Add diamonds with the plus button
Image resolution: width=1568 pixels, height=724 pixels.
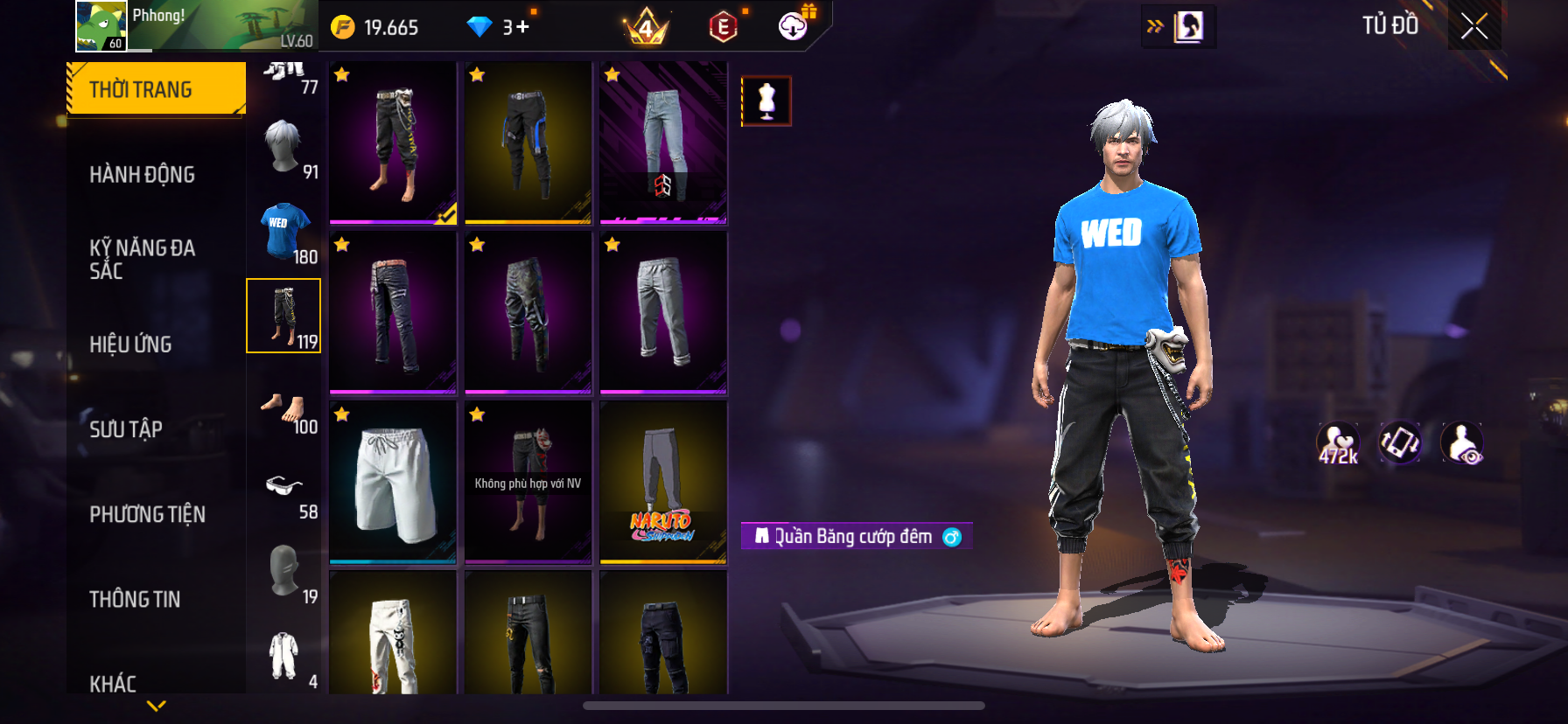click(522, 27)
